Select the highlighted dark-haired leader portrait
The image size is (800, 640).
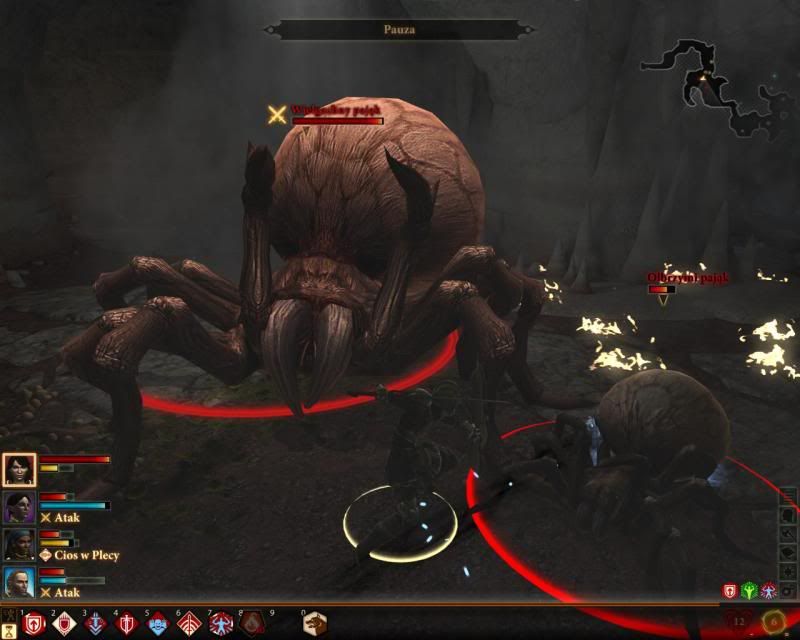pos(20,469)
